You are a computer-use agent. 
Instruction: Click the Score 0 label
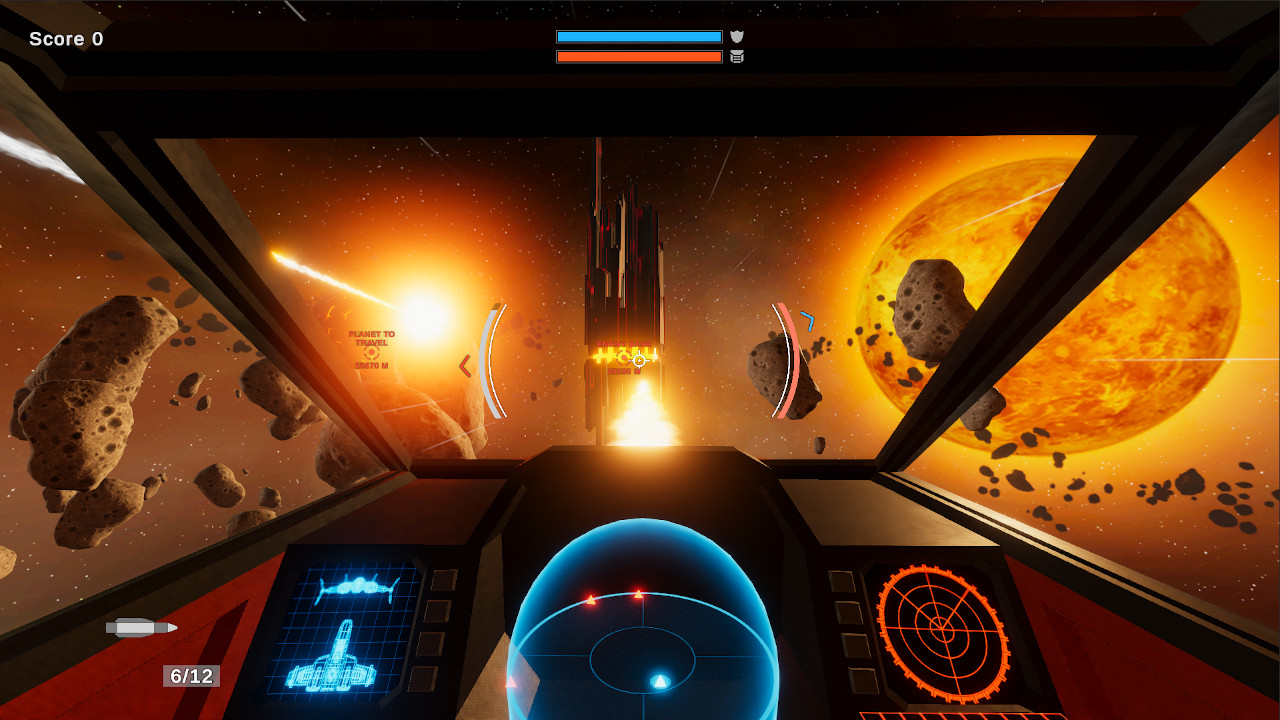66,38
